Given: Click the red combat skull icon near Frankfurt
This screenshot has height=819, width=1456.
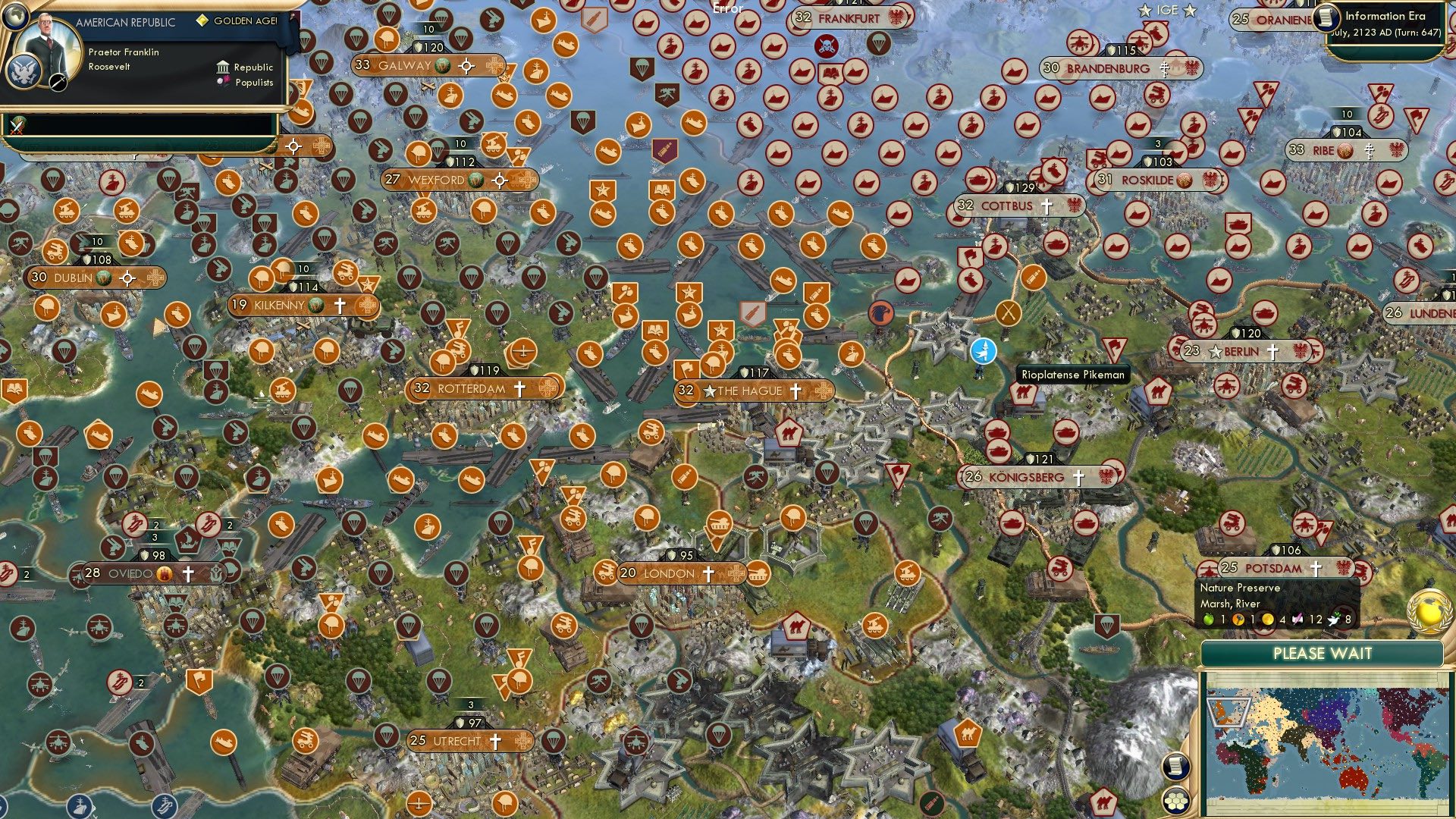Looking at the screenshot, I should click(827, 45).
